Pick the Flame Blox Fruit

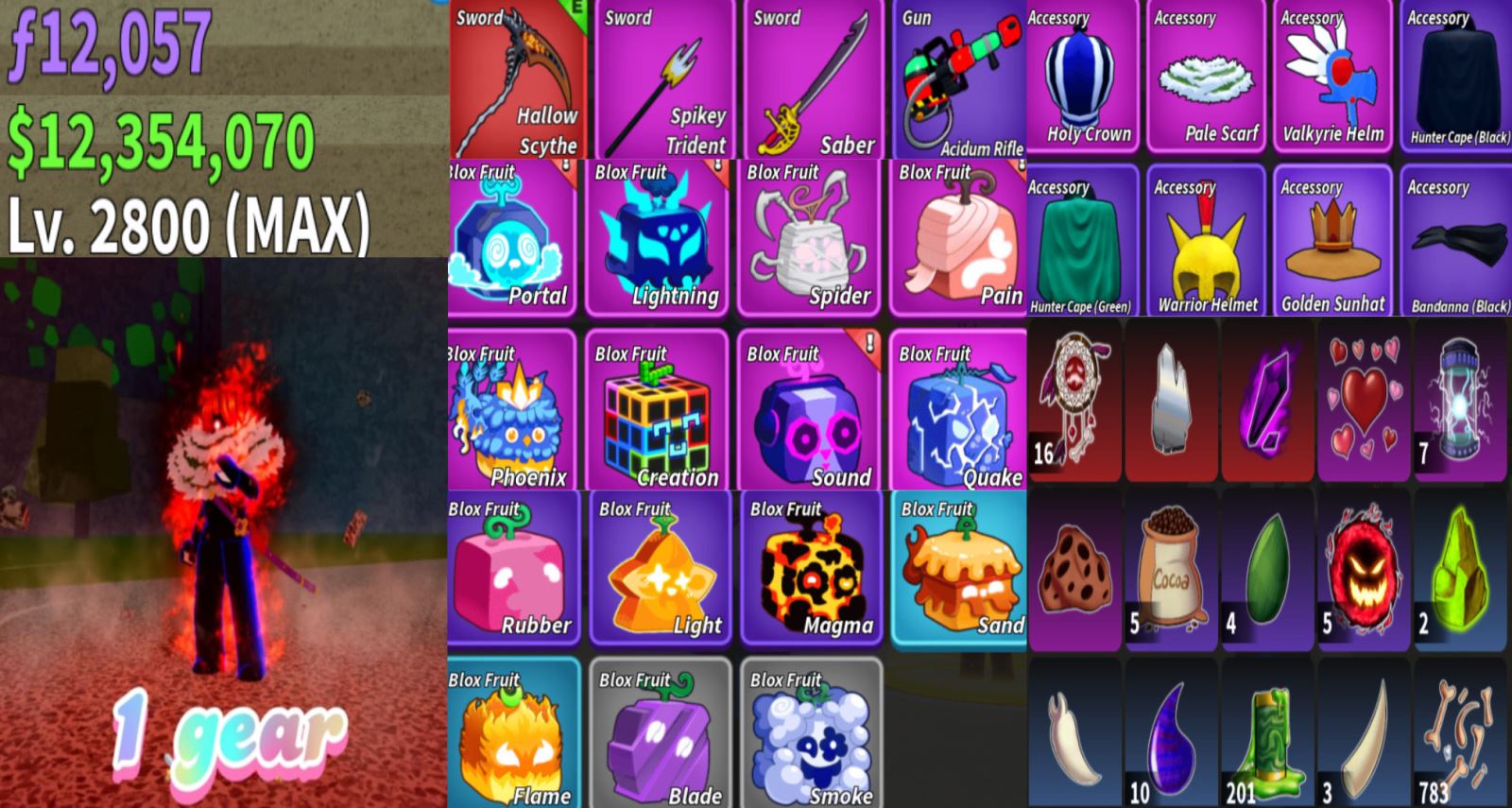point(513,734)
